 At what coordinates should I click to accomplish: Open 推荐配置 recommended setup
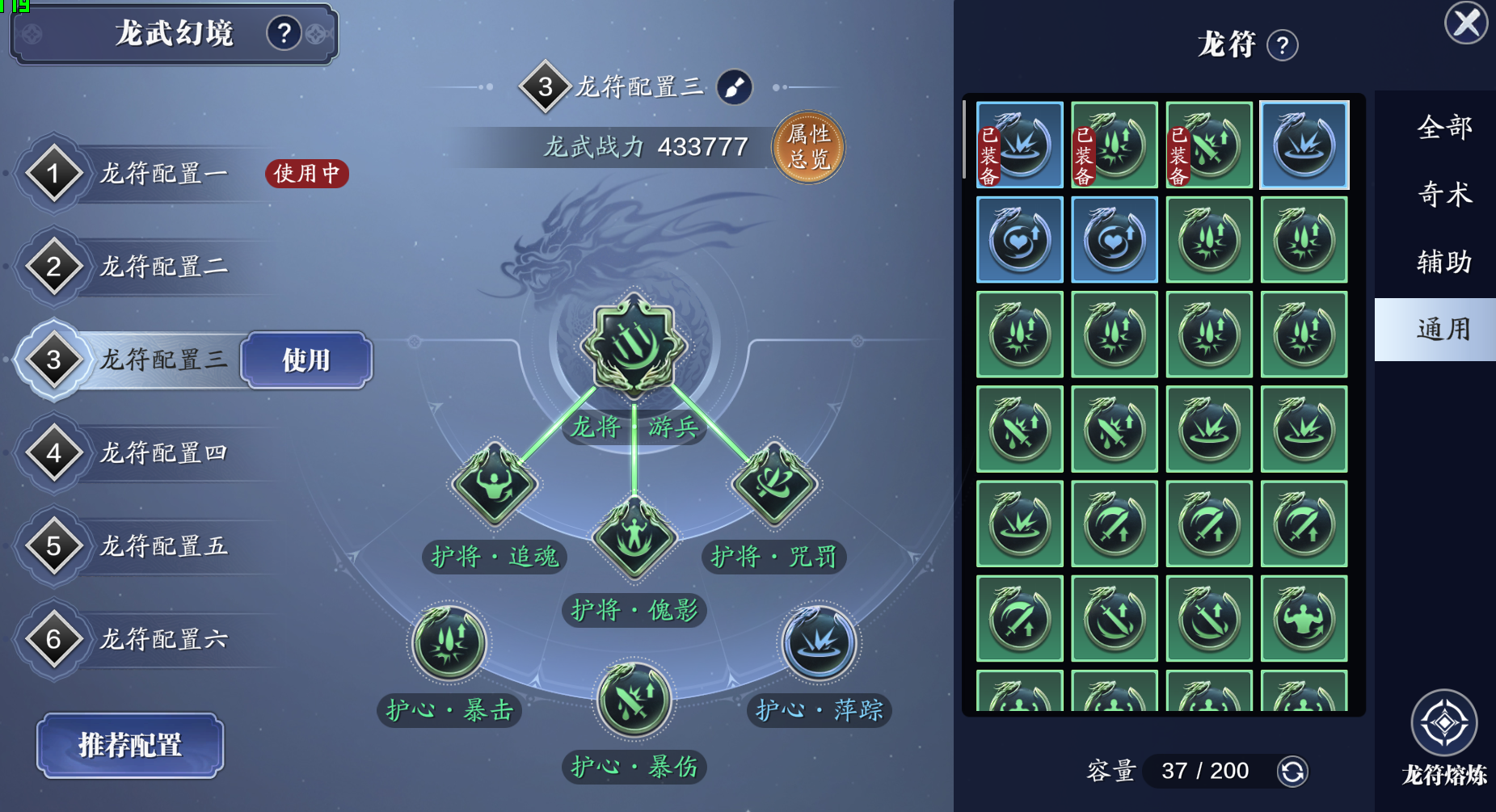click(130, 745)
